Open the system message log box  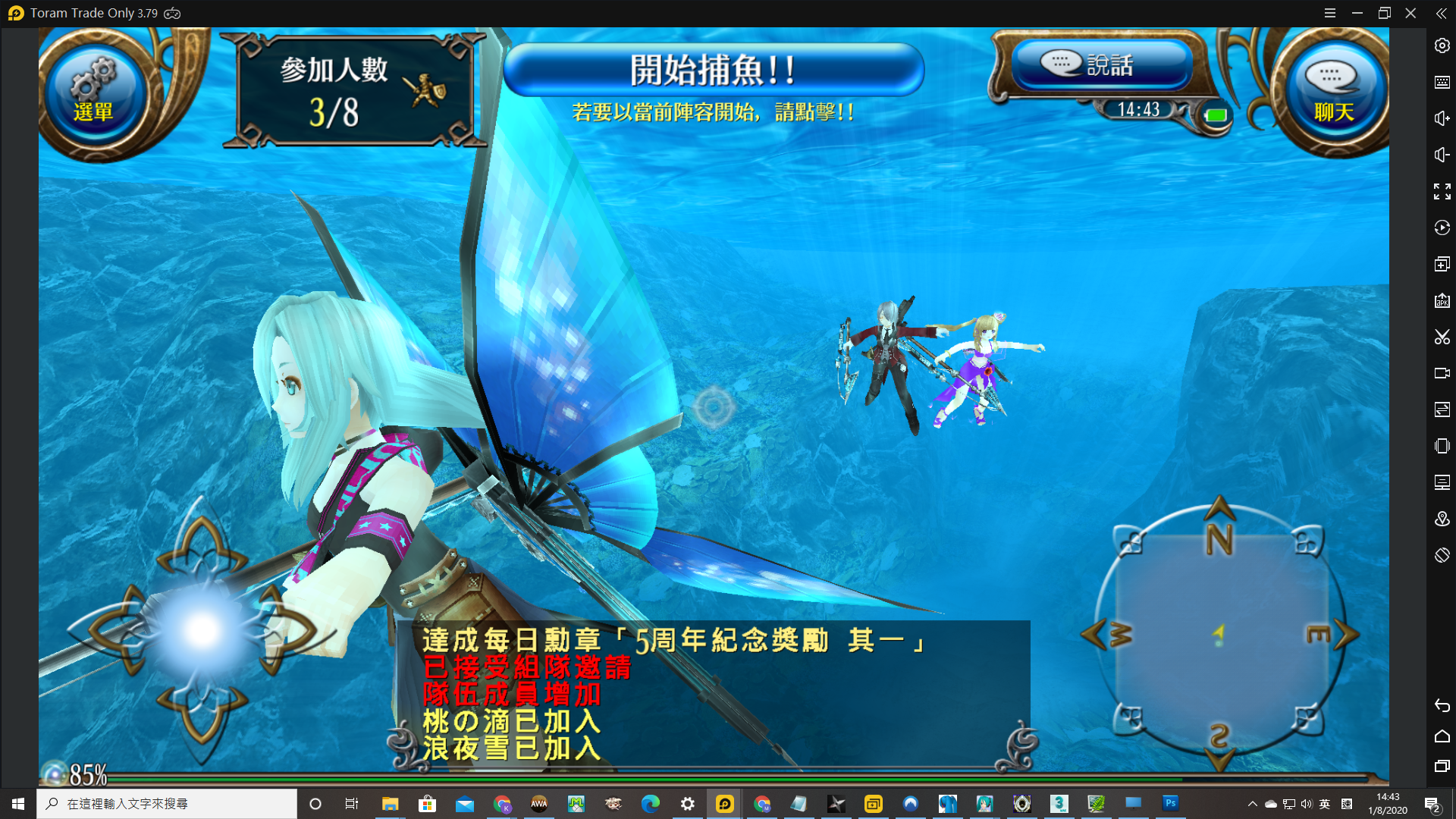click(713, 693)
